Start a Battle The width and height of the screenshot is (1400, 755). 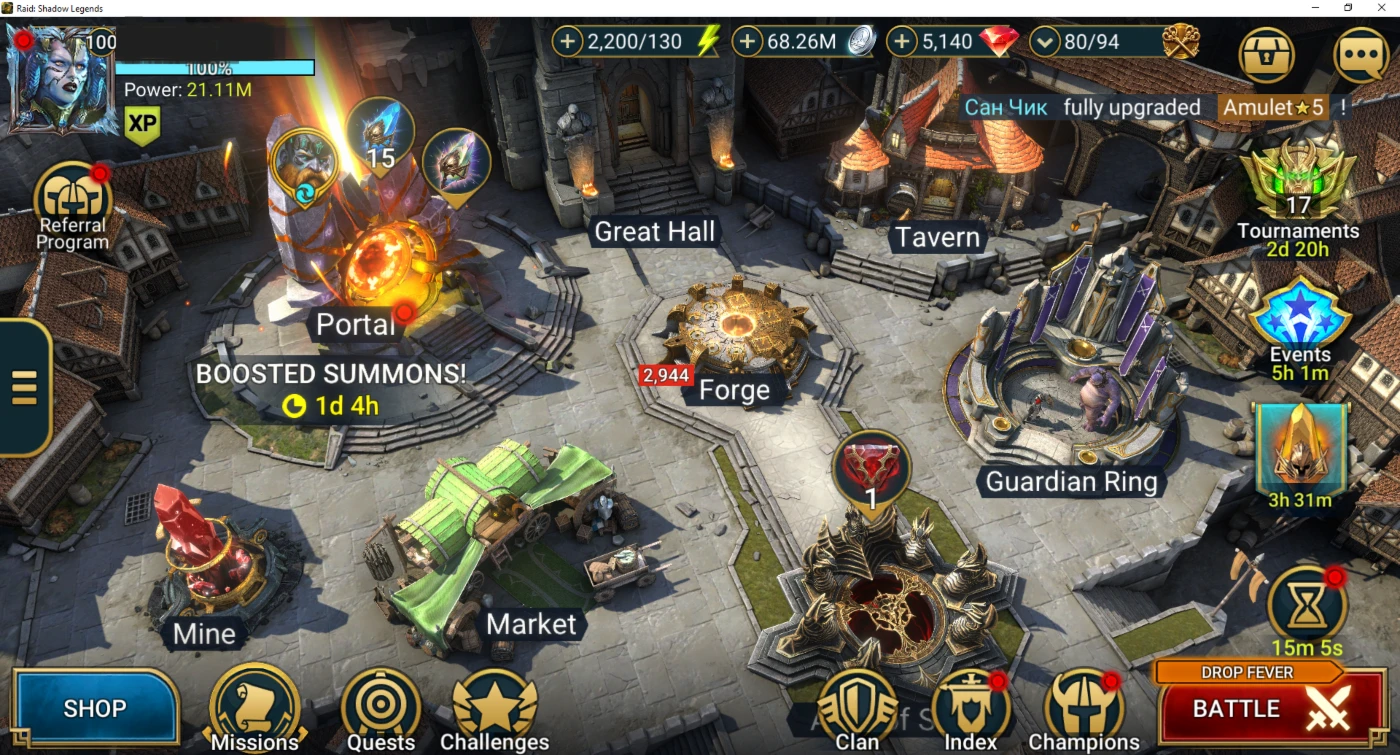(1270, 708)
